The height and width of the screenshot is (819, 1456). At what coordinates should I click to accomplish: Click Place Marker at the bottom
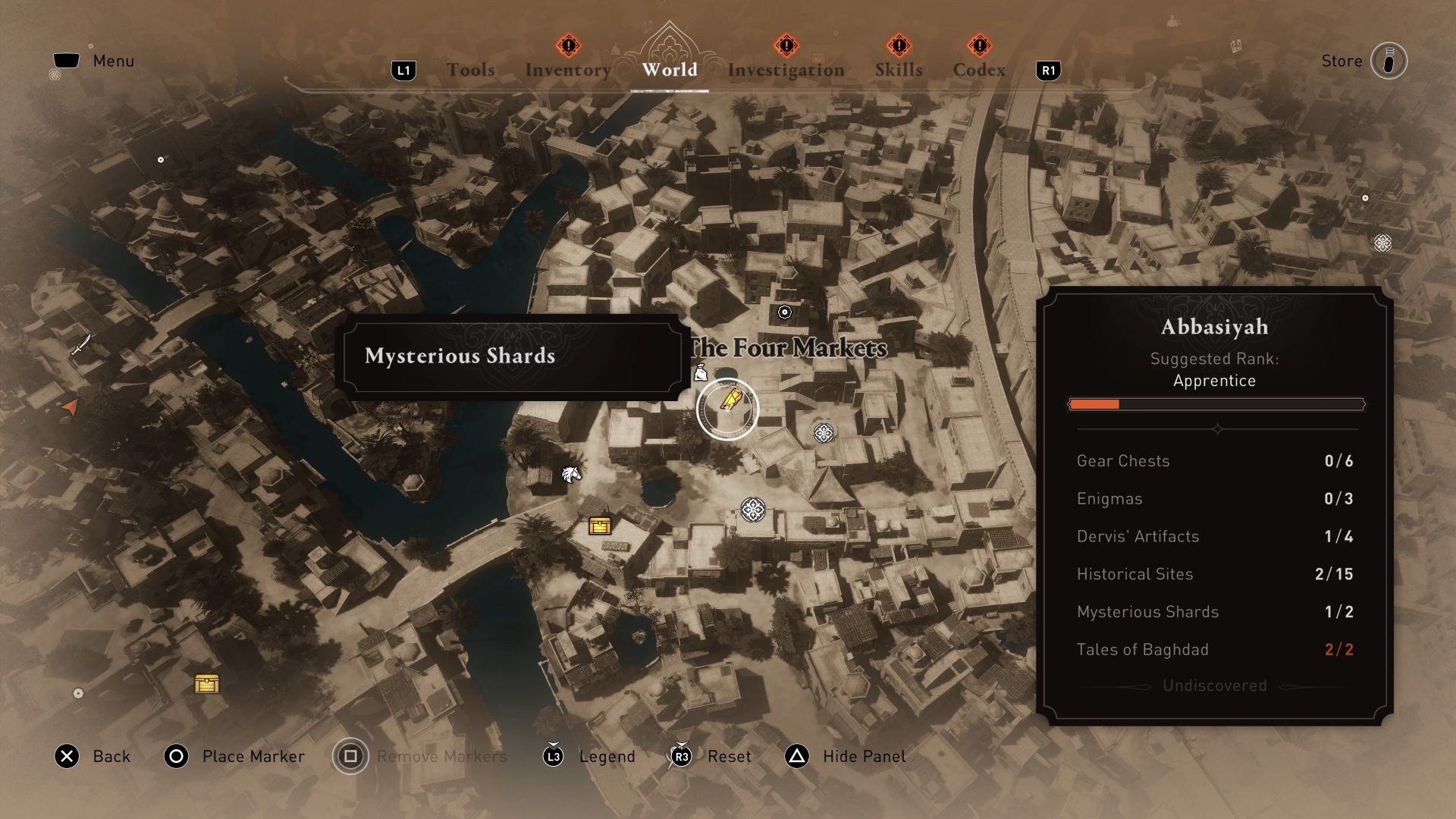pos(252,756)
